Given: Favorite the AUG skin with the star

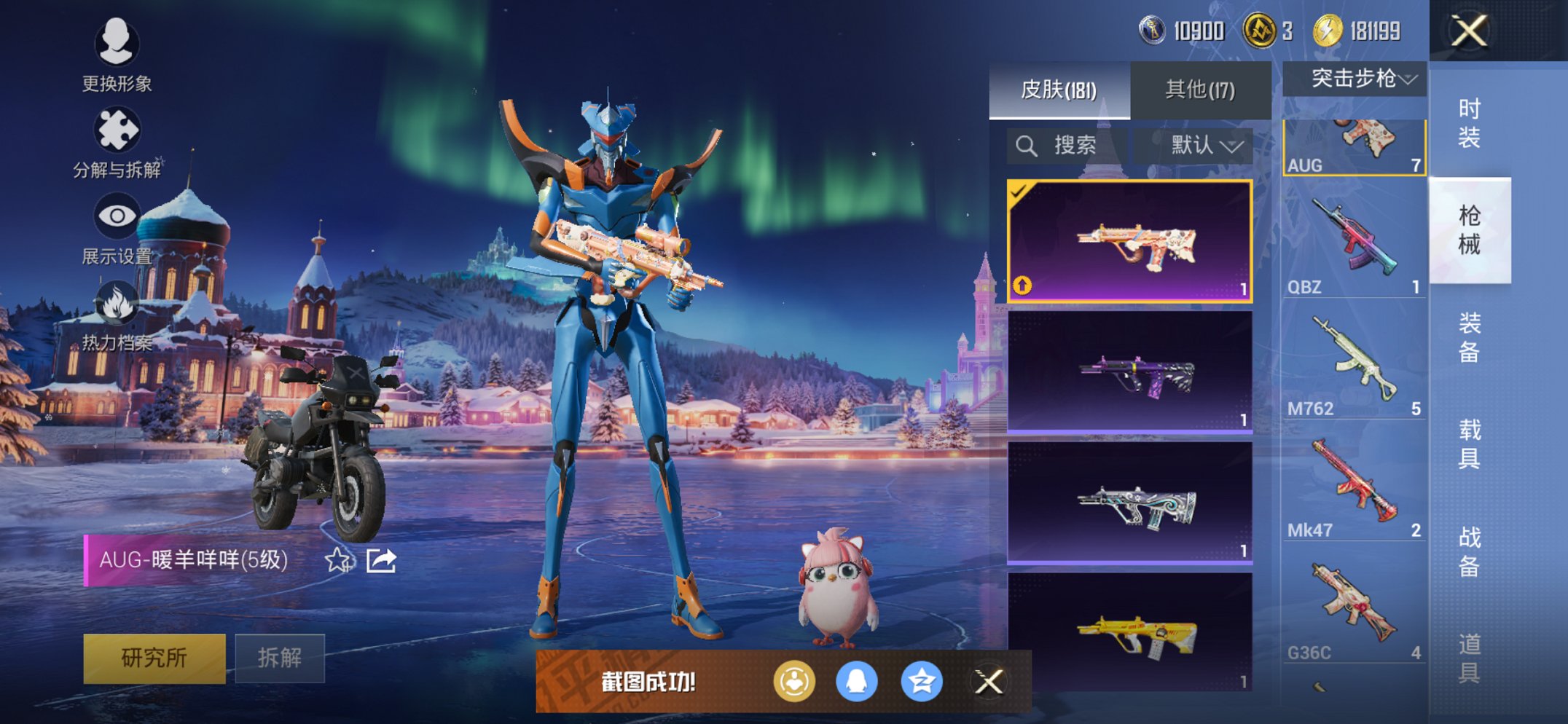Looking at the screenshot, I should (337, 560).
